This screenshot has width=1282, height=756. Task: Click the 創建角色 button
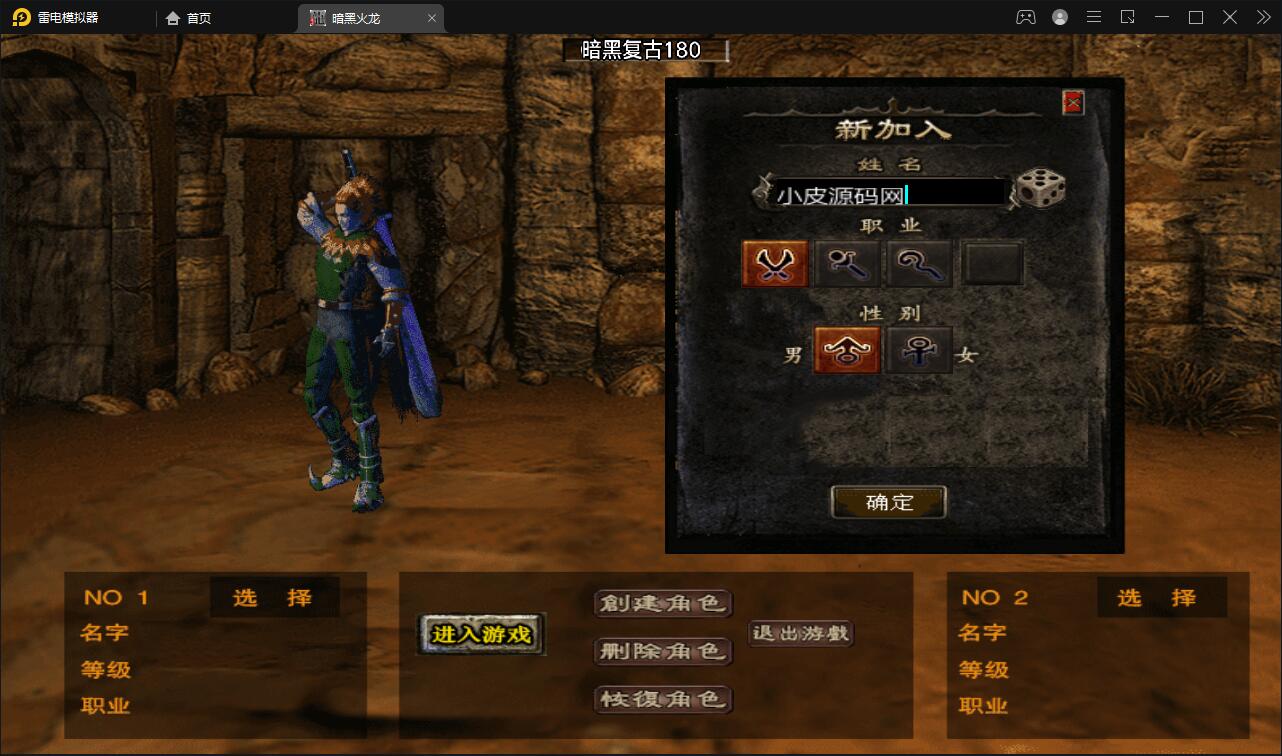coord(663,604)
